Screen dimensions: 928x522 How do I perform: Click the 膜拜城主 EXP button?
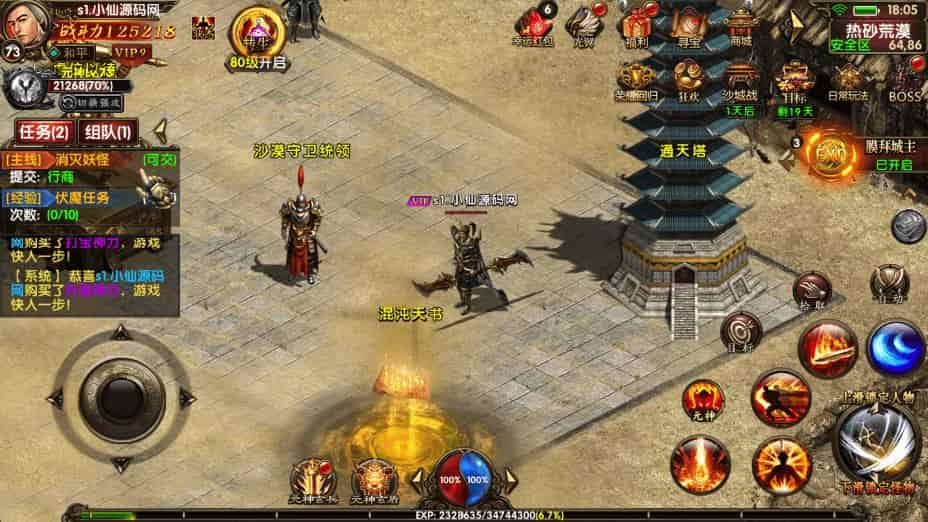click(x=828, y=157)
